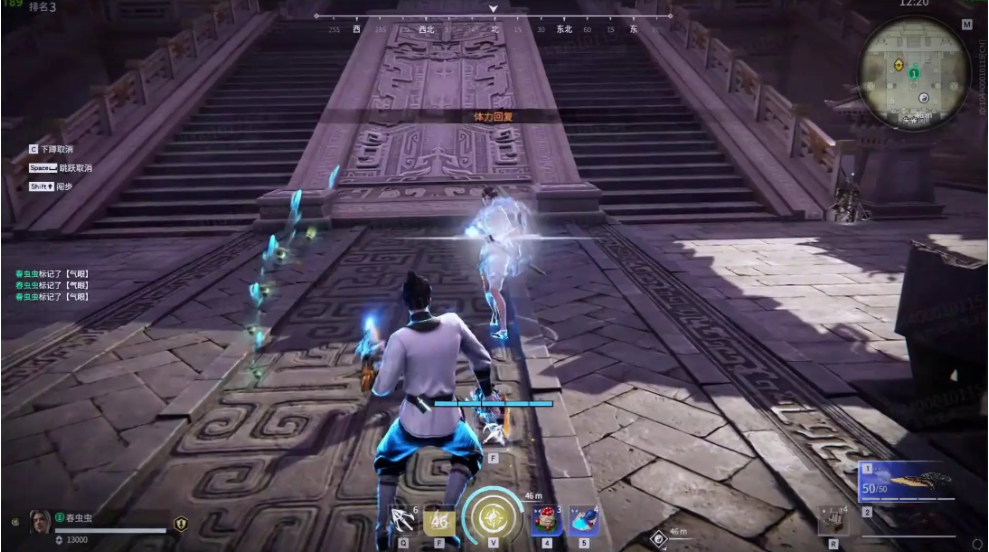The width and height of the screenshot is (989, 552).
Task: Trigger the circular ultimate ability icon
Action: tap(491, 517)
